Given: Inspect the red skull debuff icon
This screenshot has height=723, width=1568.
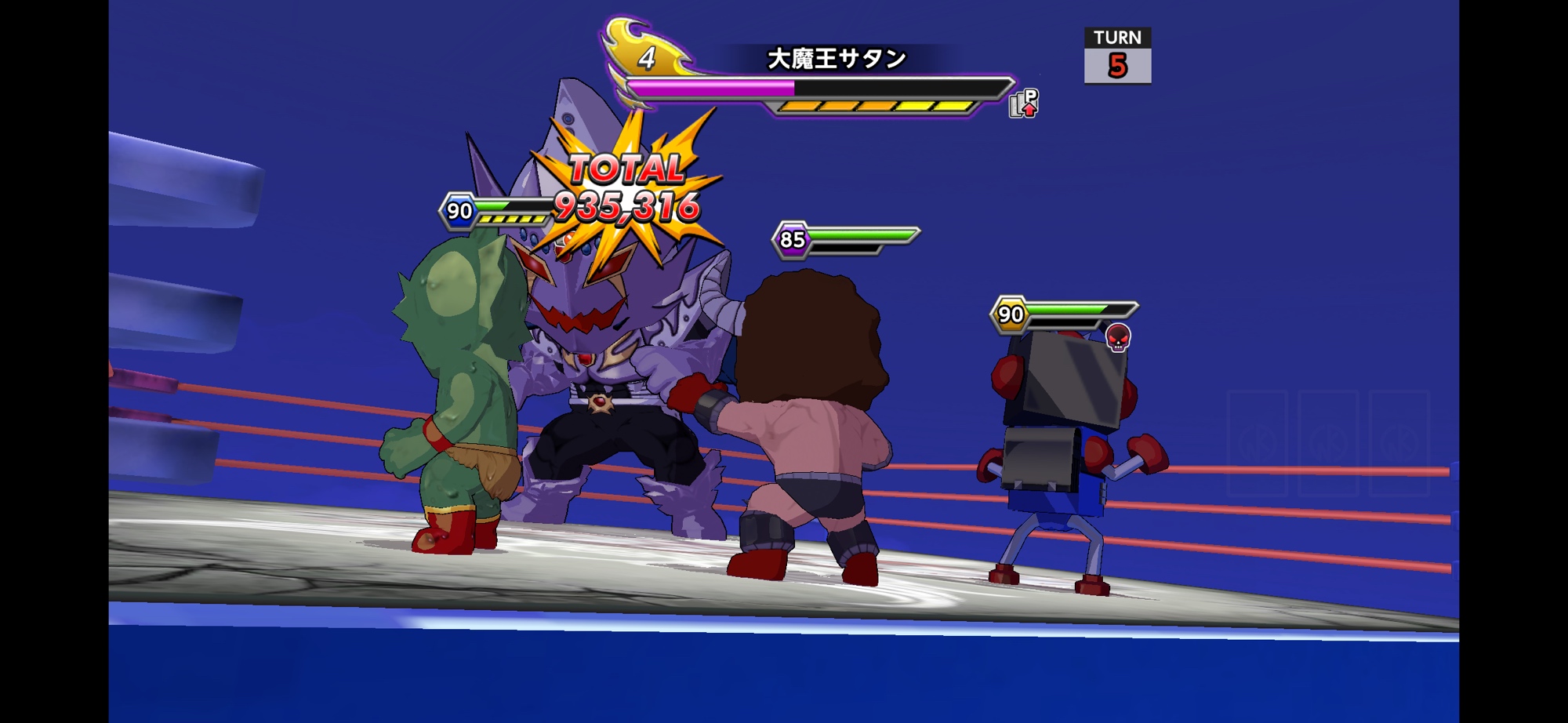Looking at the screenshot, I should pos(1118,338).
